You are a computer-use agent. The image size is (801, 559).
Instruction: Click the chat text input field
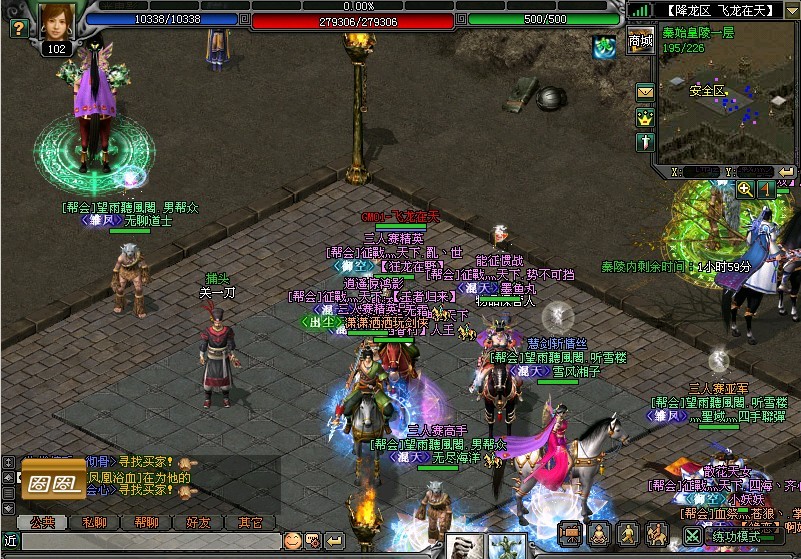[150, 541]
